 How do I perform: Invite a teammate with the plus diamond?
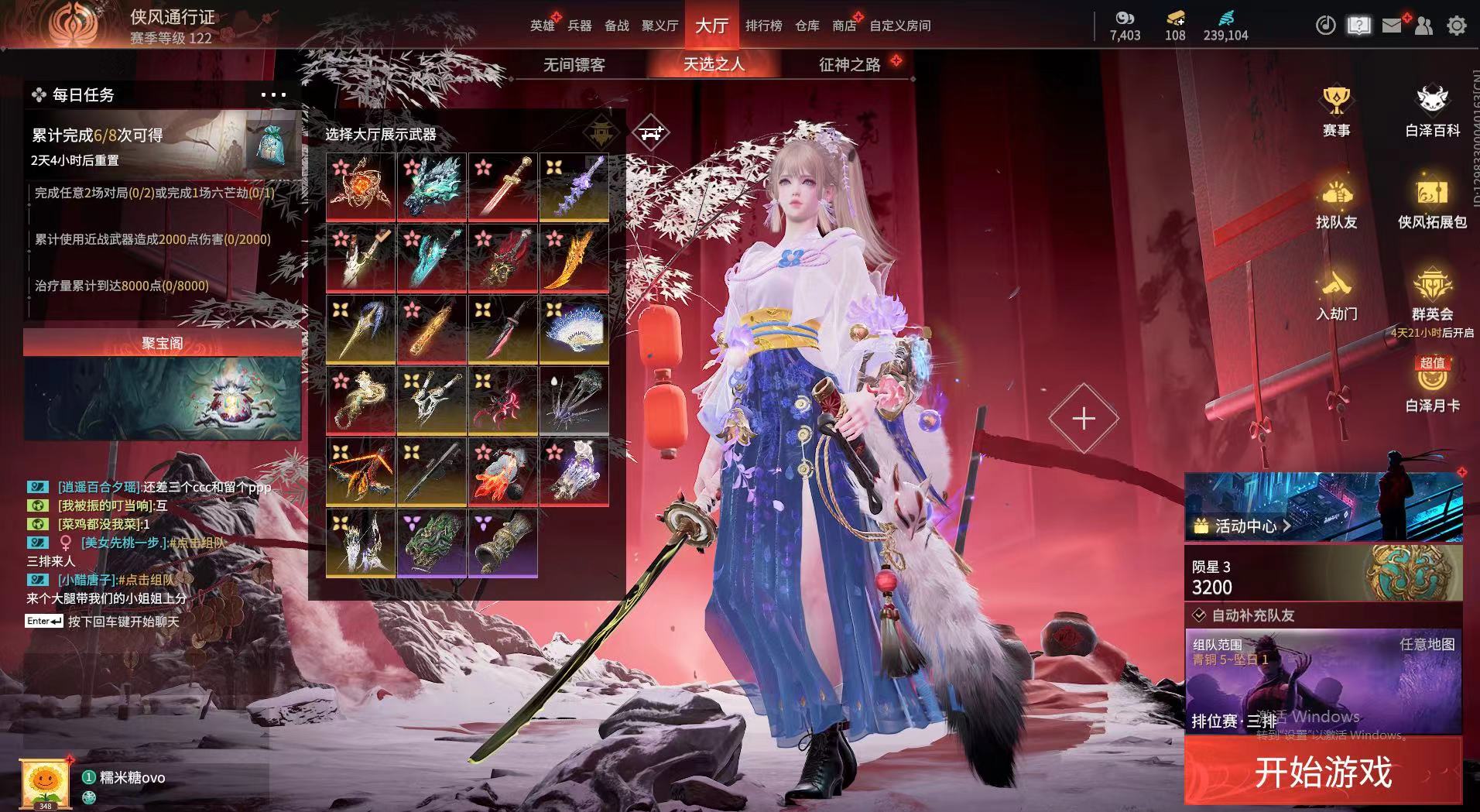[1083, 419]
